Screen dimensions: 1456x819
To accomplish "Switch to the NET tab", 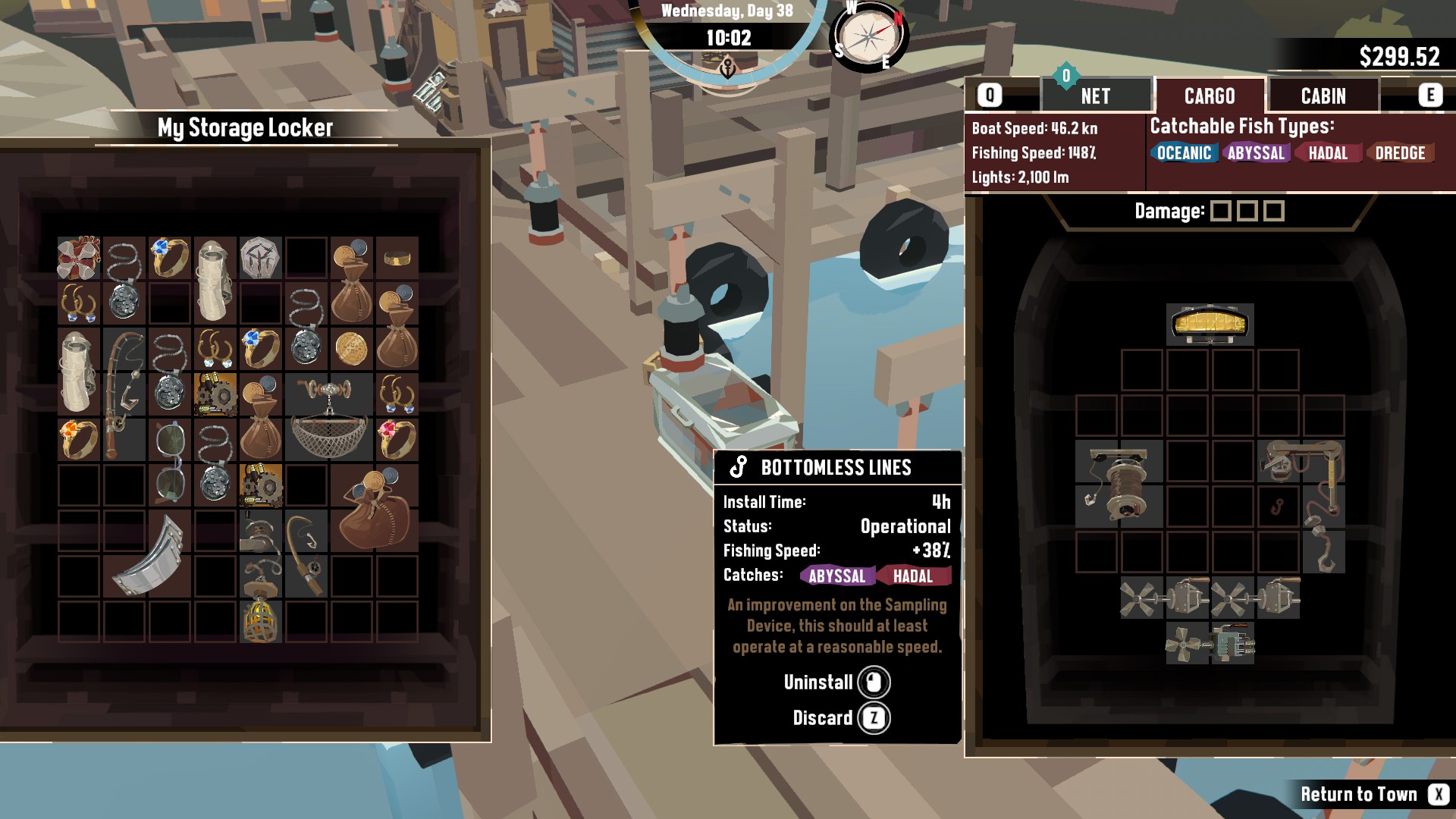I will tap(1095, 96).
